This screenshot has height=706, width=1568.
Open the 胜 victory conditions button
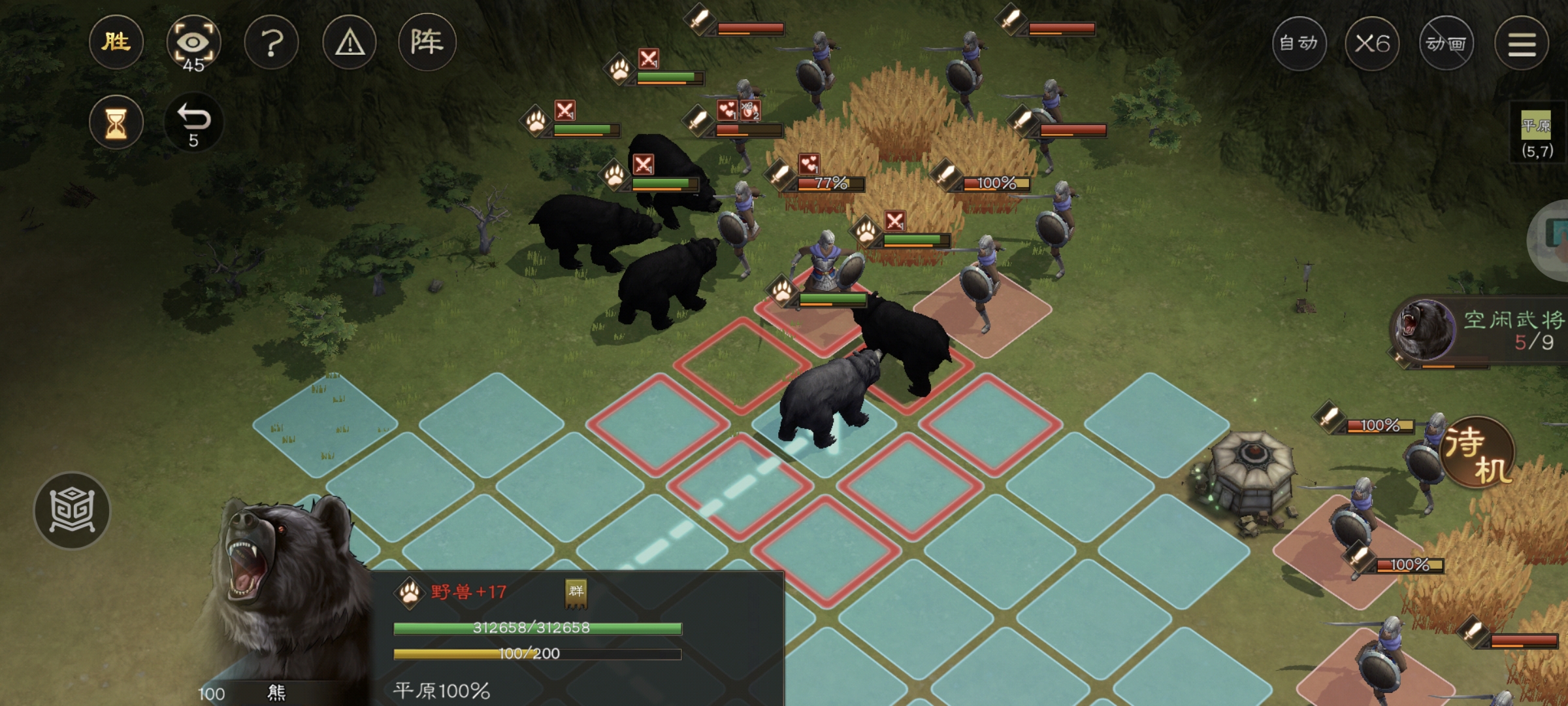point(116,42)
